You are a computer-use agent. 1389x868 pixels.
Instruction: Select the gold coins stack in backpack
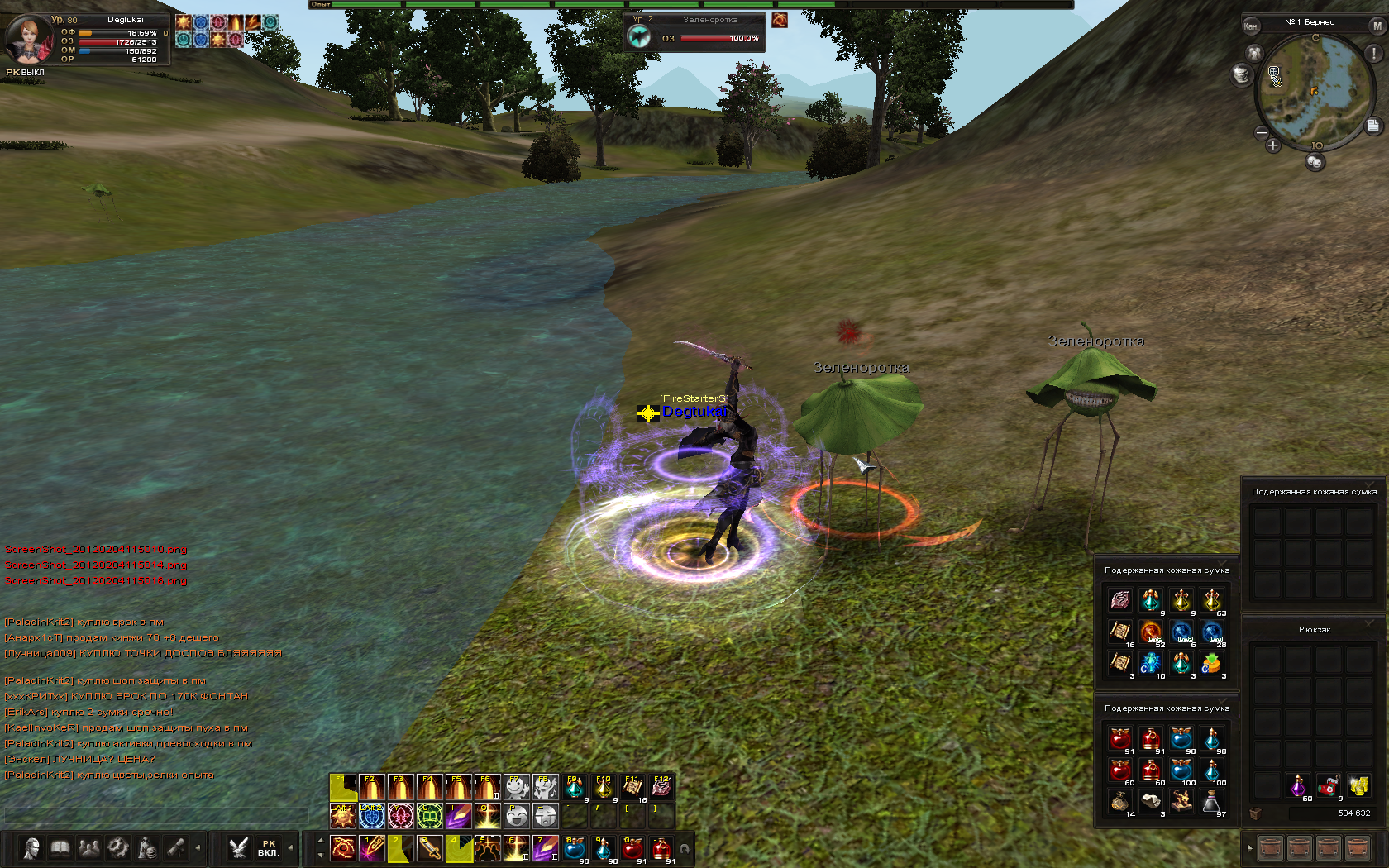click(1358, 785)
